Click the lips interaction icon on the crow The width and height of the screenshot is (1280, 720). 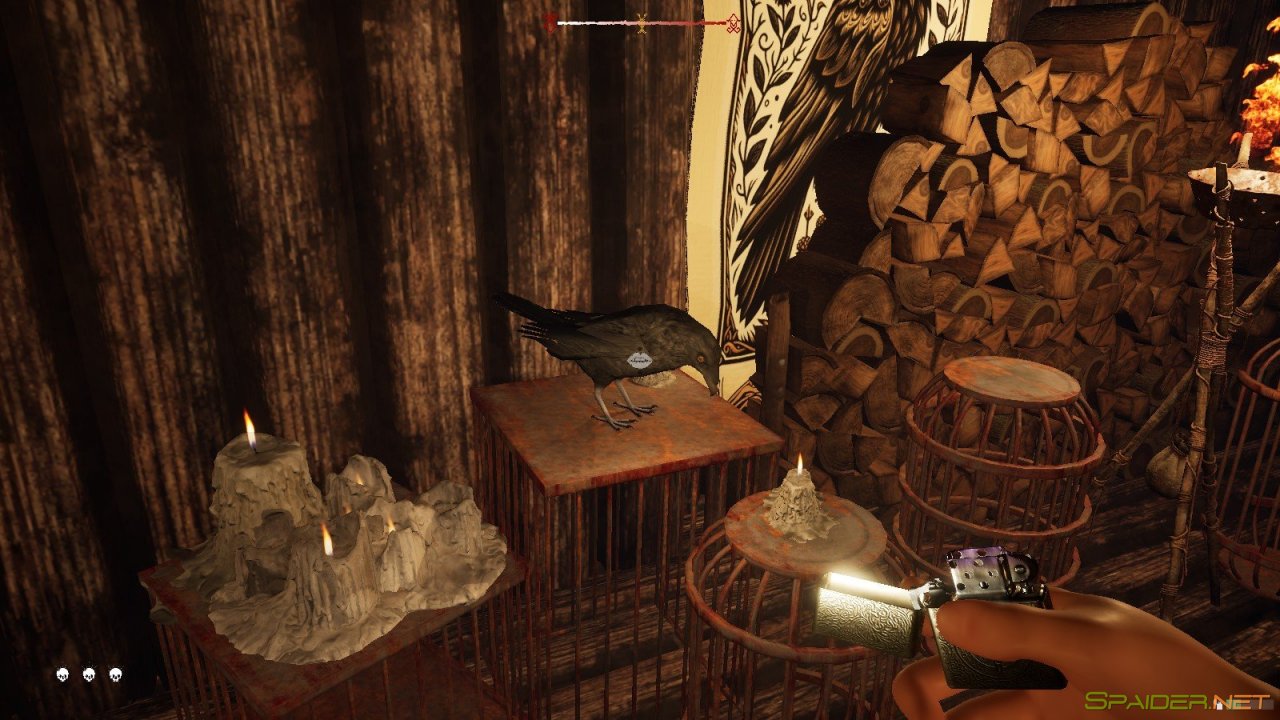click(x=639, y=358)
